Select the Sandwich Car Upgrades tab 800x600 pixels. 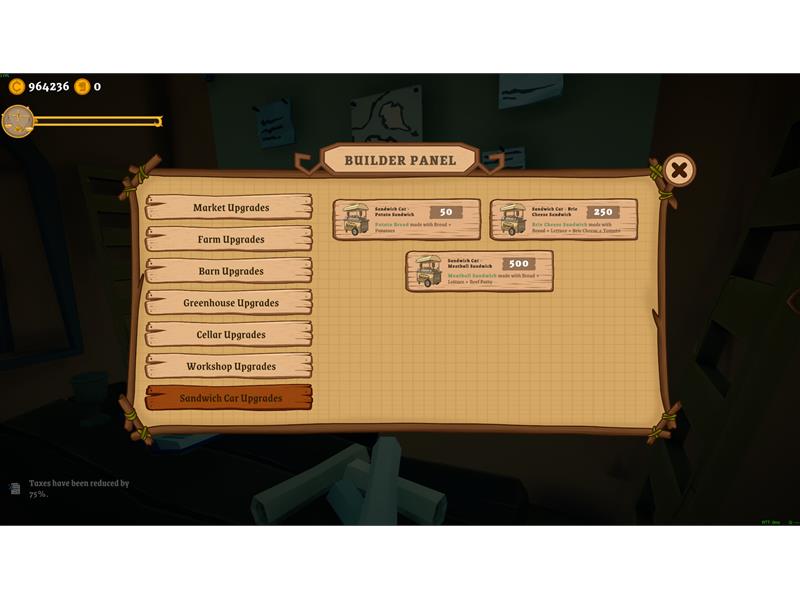229,398
